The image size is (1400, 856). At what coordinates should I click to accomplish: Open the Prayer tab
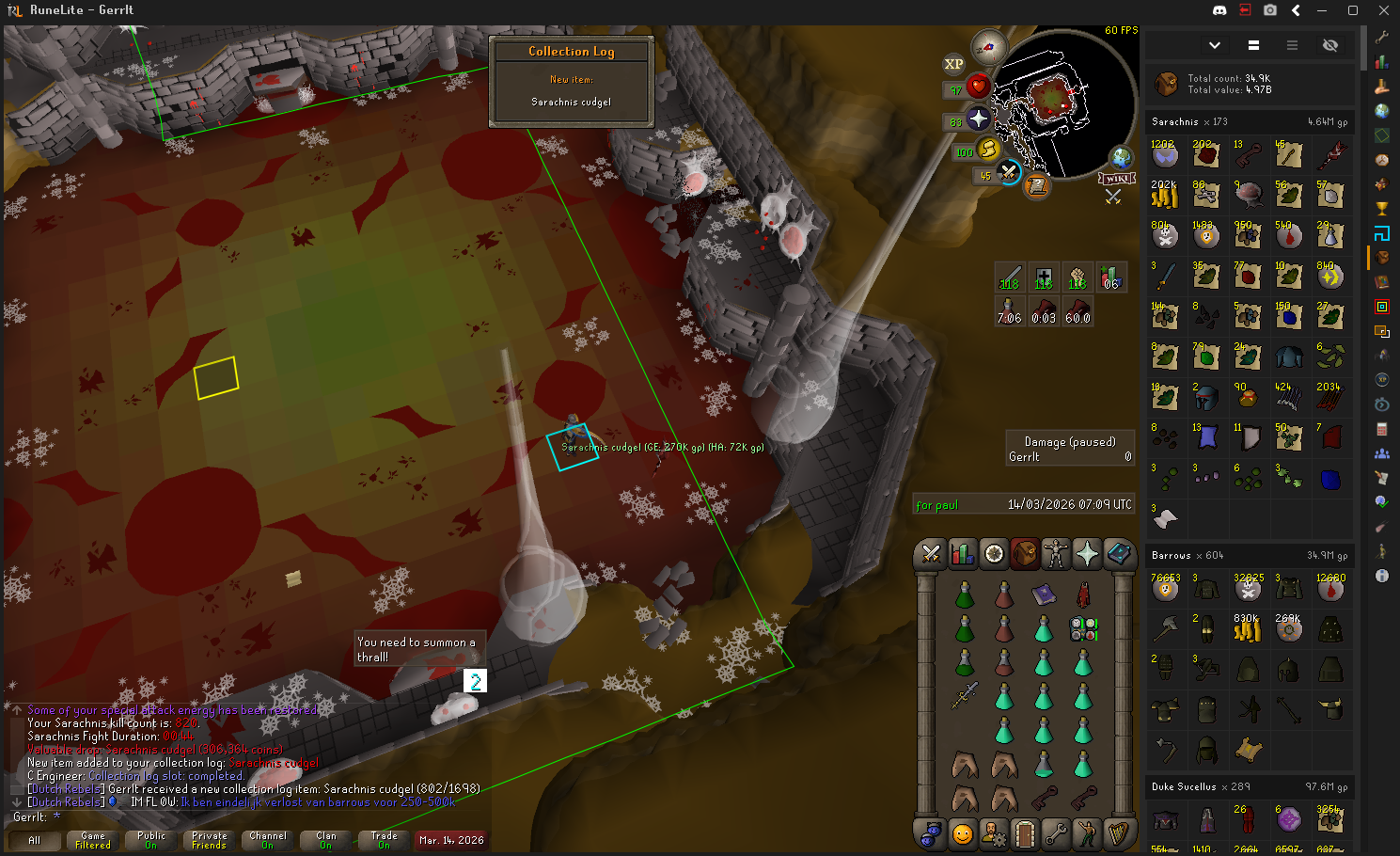point(1087,554)
